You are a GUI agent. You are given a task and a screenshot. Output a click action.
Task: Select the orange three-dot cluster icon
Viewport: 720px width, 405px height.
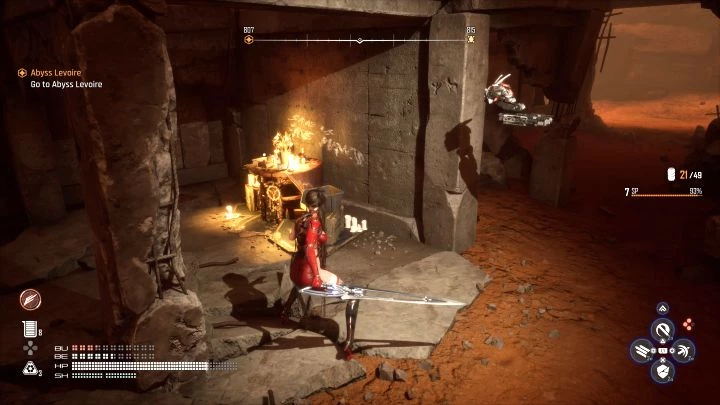(687, 325)
